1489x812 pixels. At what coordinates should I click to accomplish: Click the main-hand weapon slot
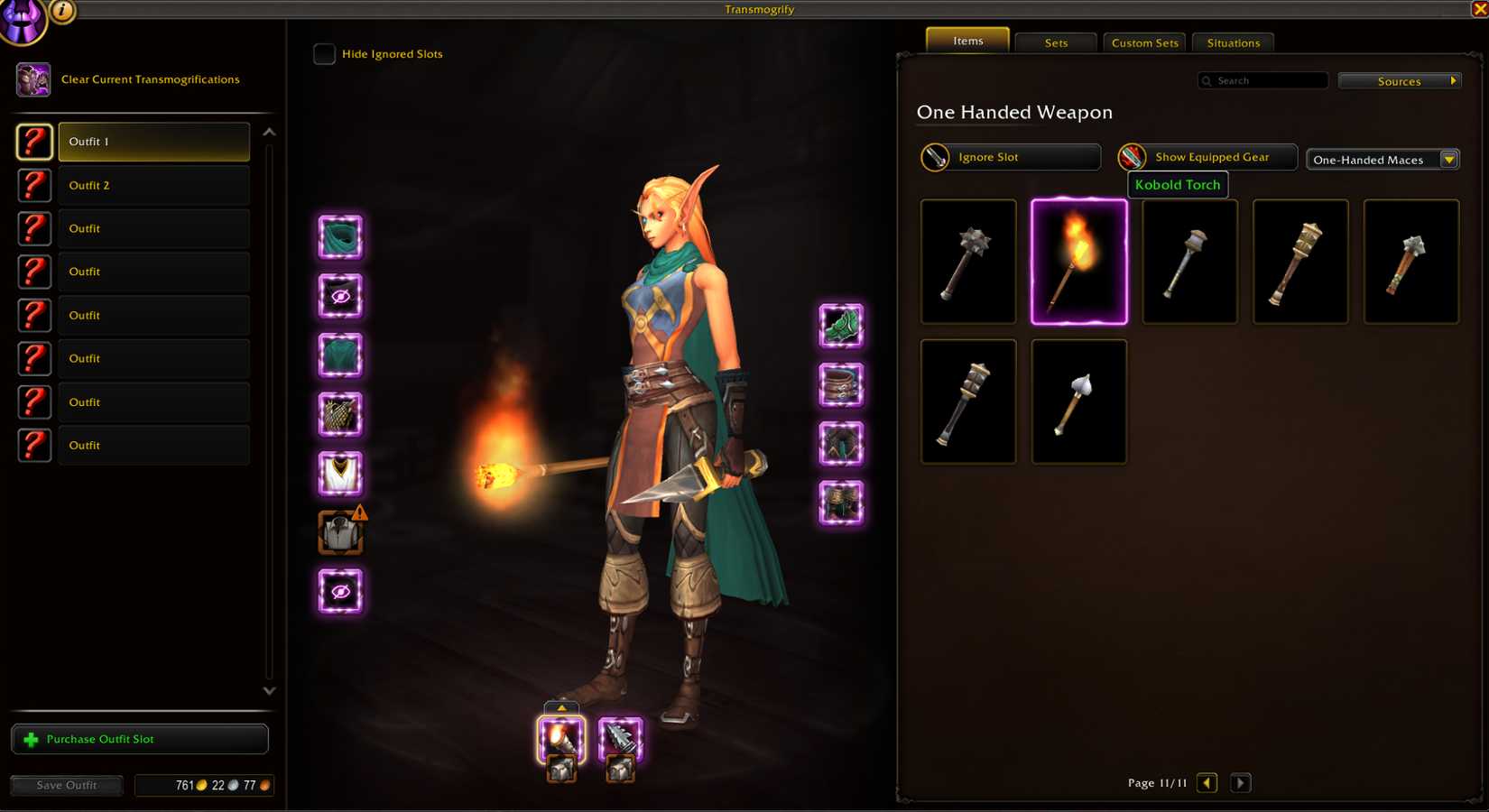(x=561, y=738)
